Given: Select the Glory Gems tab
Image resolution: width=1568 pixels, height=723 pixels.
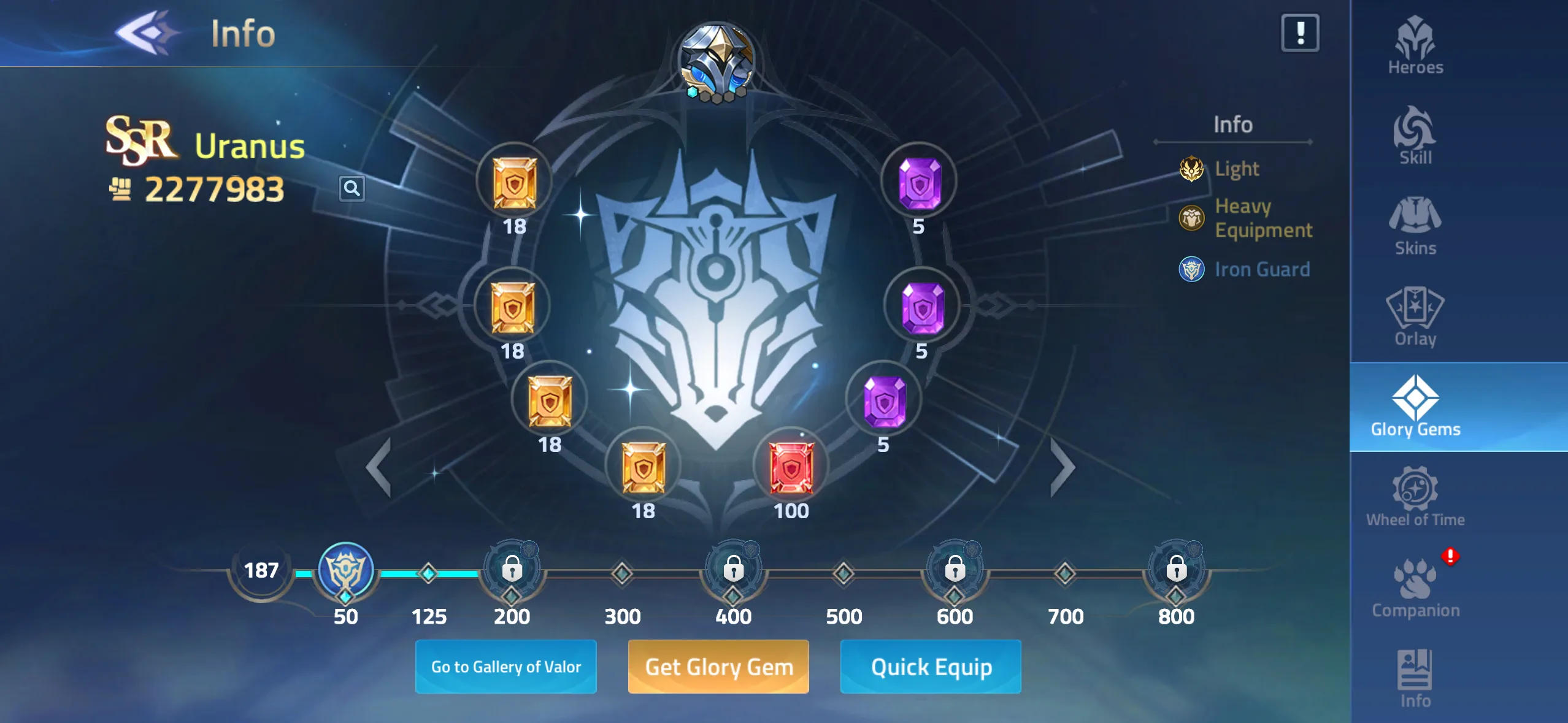Looking at the screenshot, I should (x=1415, y=407).
